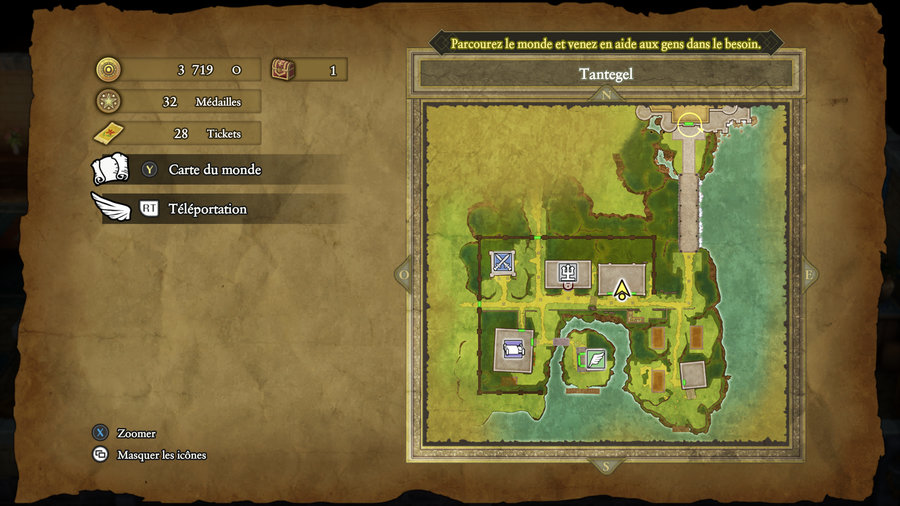The image size is (900, 506).
Task: Click the Zoomer map control
Action: pyautogui.click(x=136, y=433)
